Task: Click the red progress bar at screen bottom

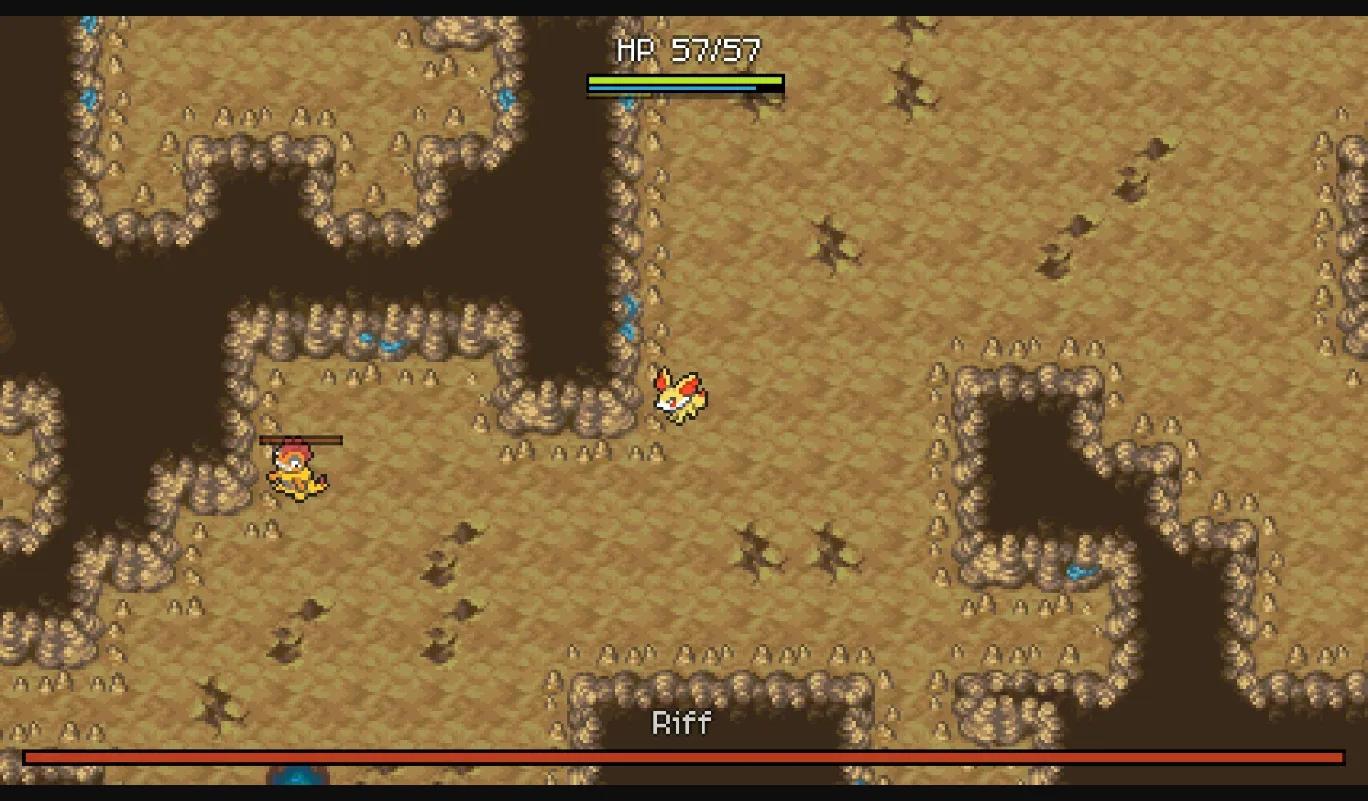Action: click(x=684, y=757)
